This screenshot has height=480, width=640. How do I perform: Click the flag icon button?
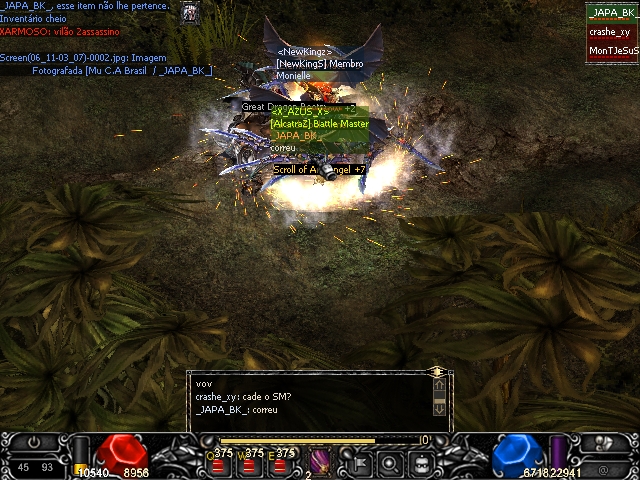click(359, 462)
